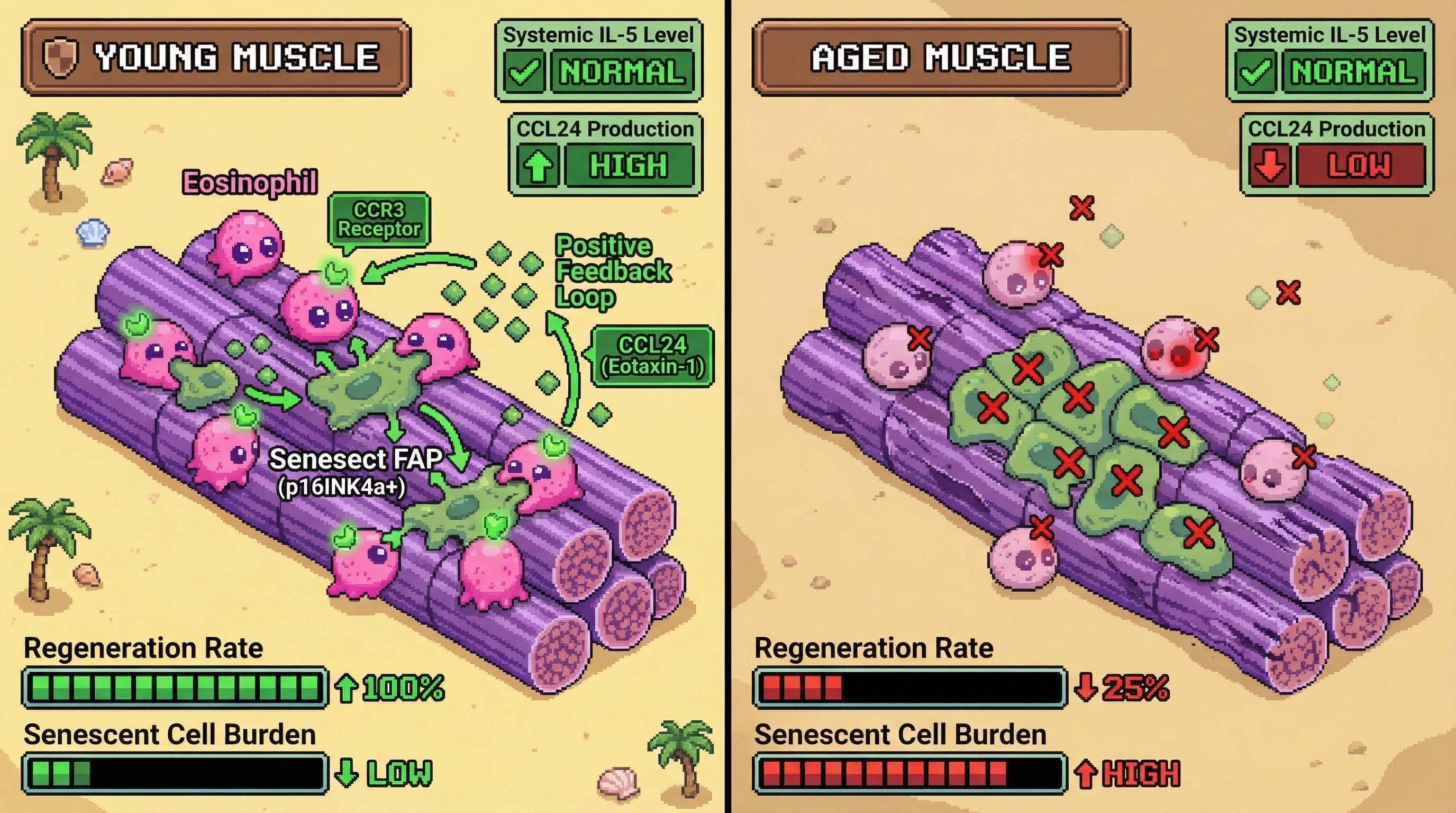Screen dimensions: 1456x813
Task: Select the Aged Muscle title banner
Action: (941, 57)
